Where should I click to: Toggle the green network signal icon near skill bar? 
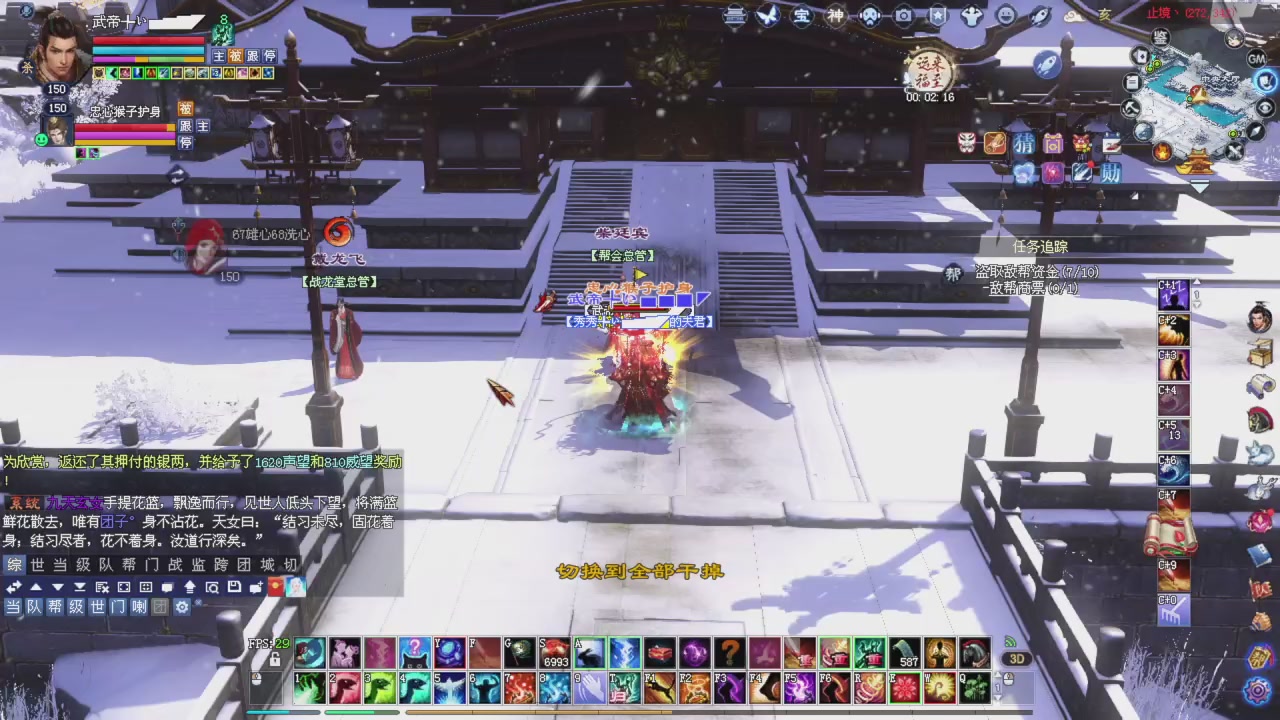(1010, 642)
